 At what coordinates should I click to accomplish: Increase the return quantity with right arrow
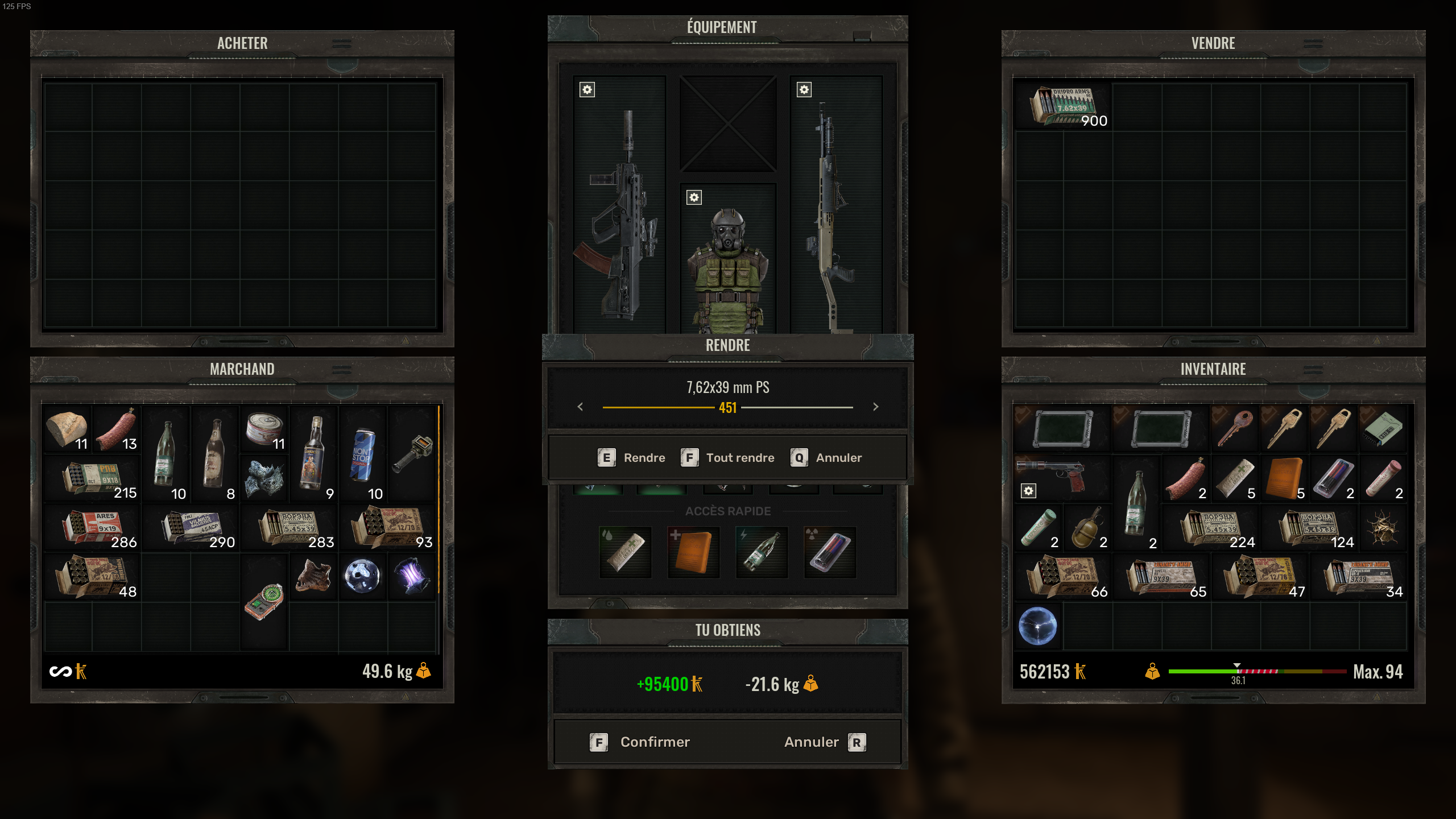tap(876, 407)
